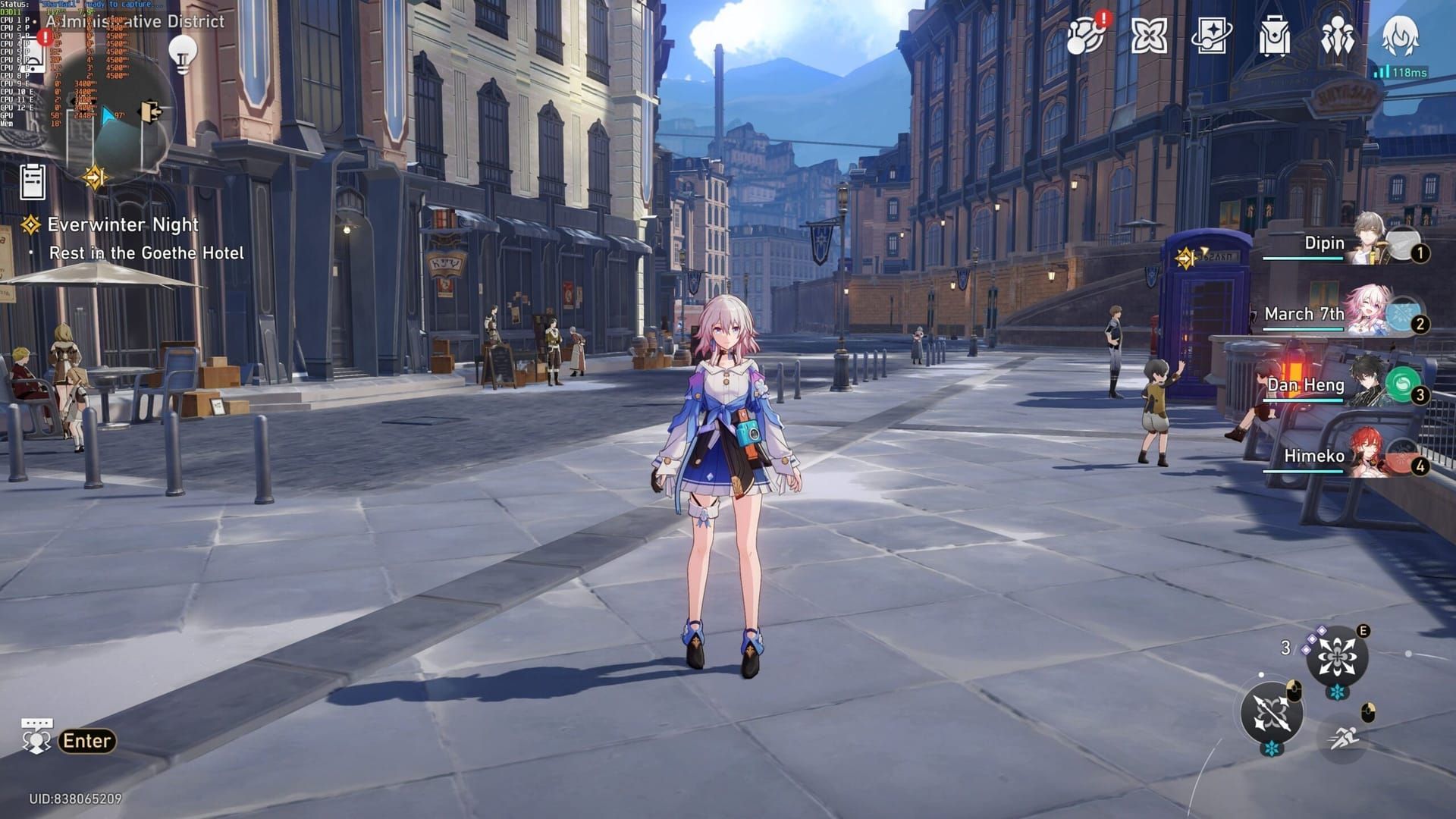Open the Warp star icon

tap(1149, 36)
